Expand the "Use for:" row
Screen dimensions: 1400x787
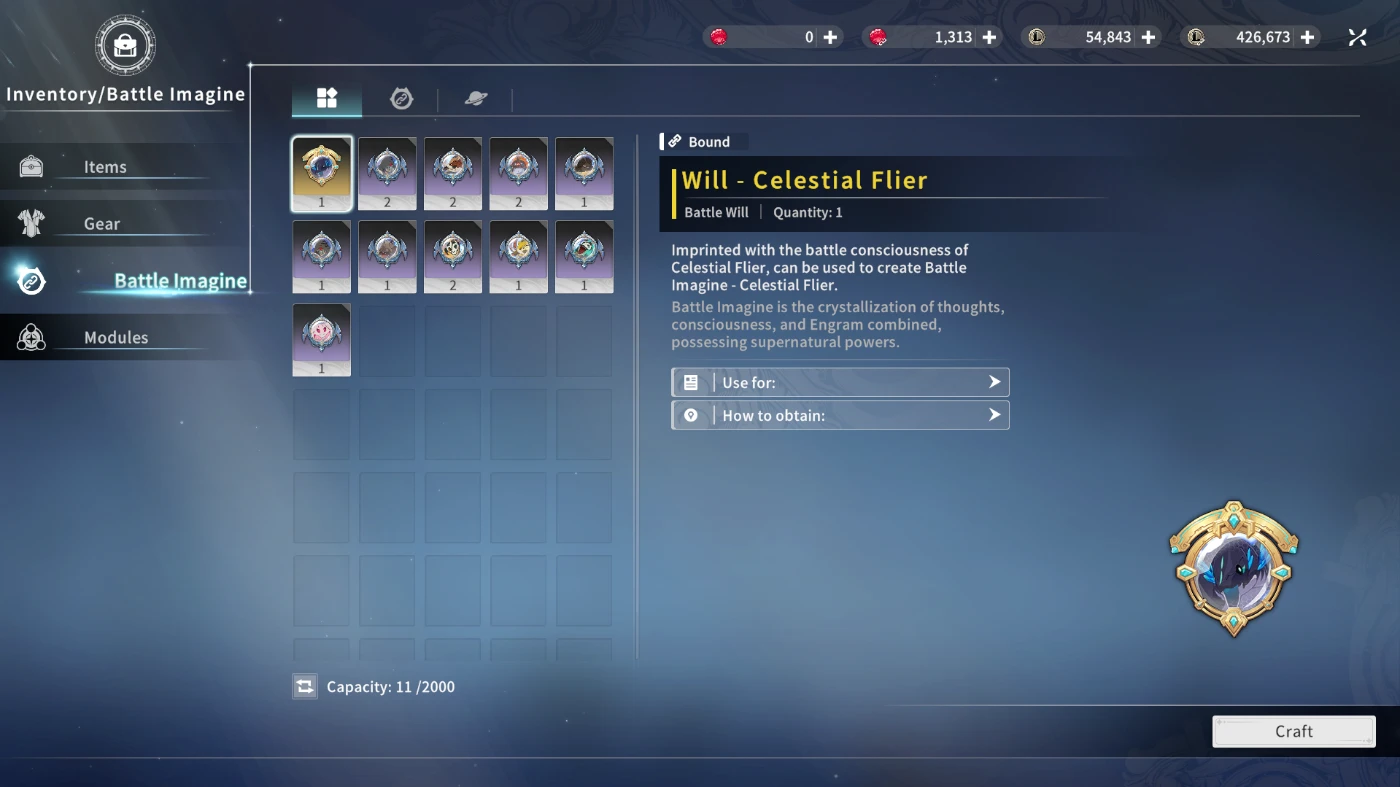[x=840, y=382]
